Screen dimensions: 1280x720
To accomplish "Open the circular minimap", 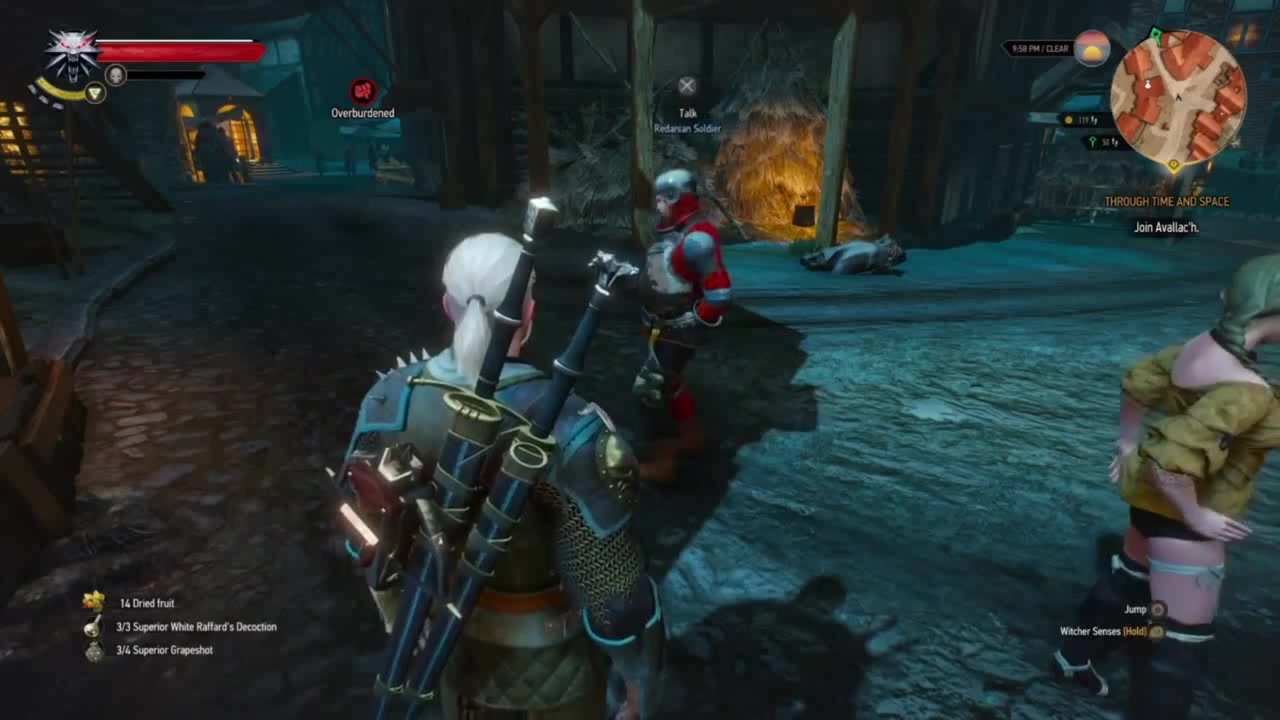I will [x=1178, y=97].
